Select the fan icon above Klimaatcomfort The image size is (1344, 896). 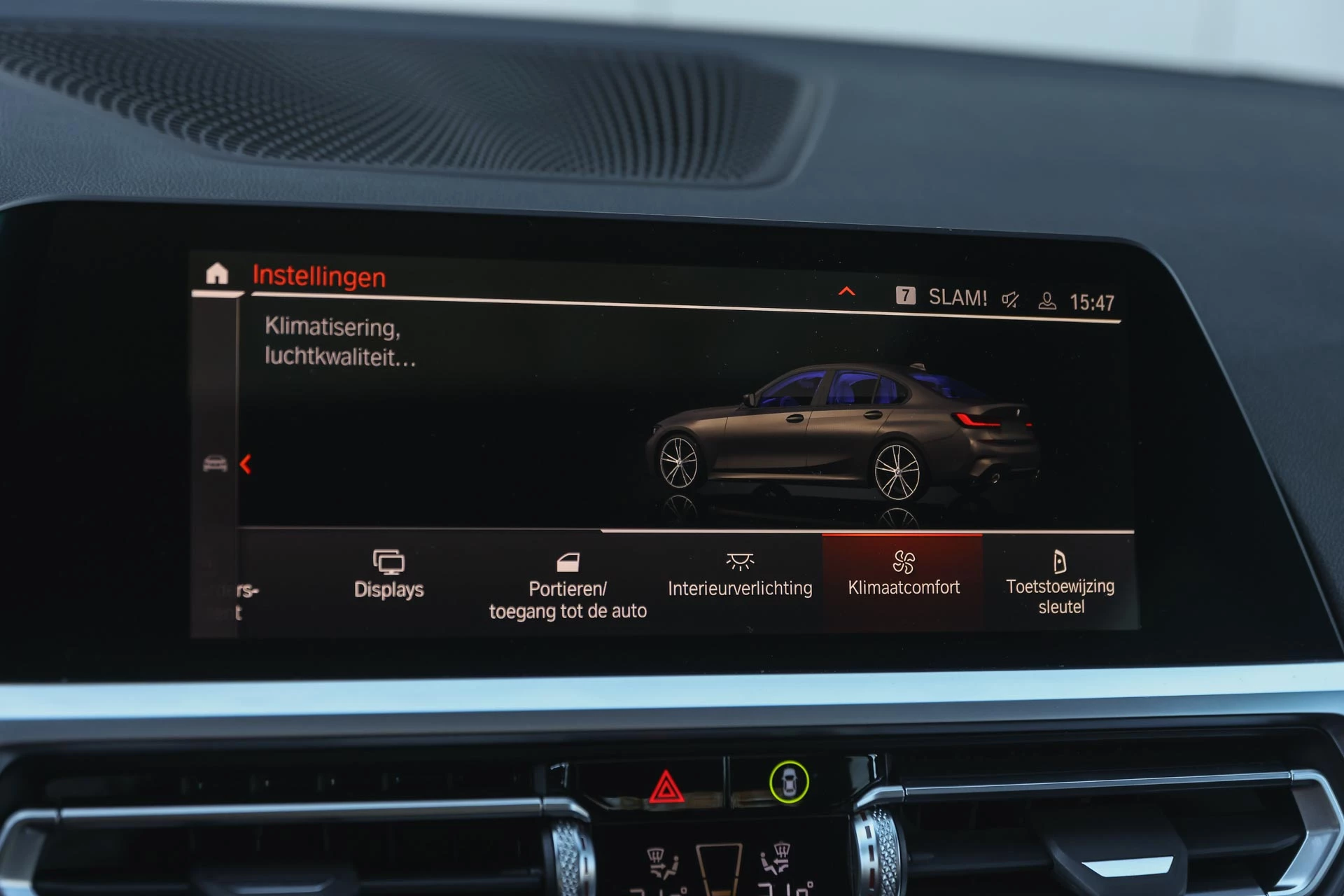(904, 560)
